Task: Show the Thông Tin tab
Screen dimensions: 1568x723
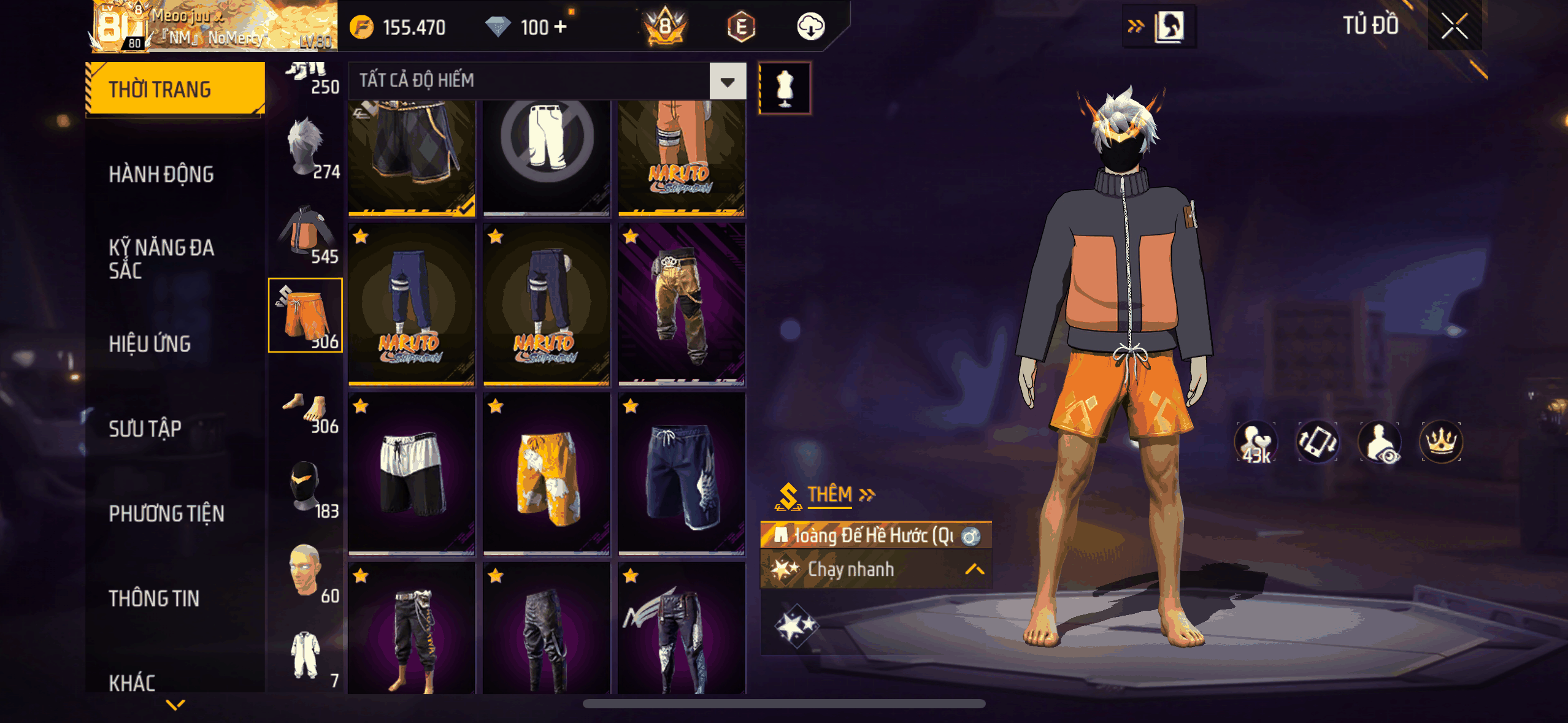Action: 154,598
